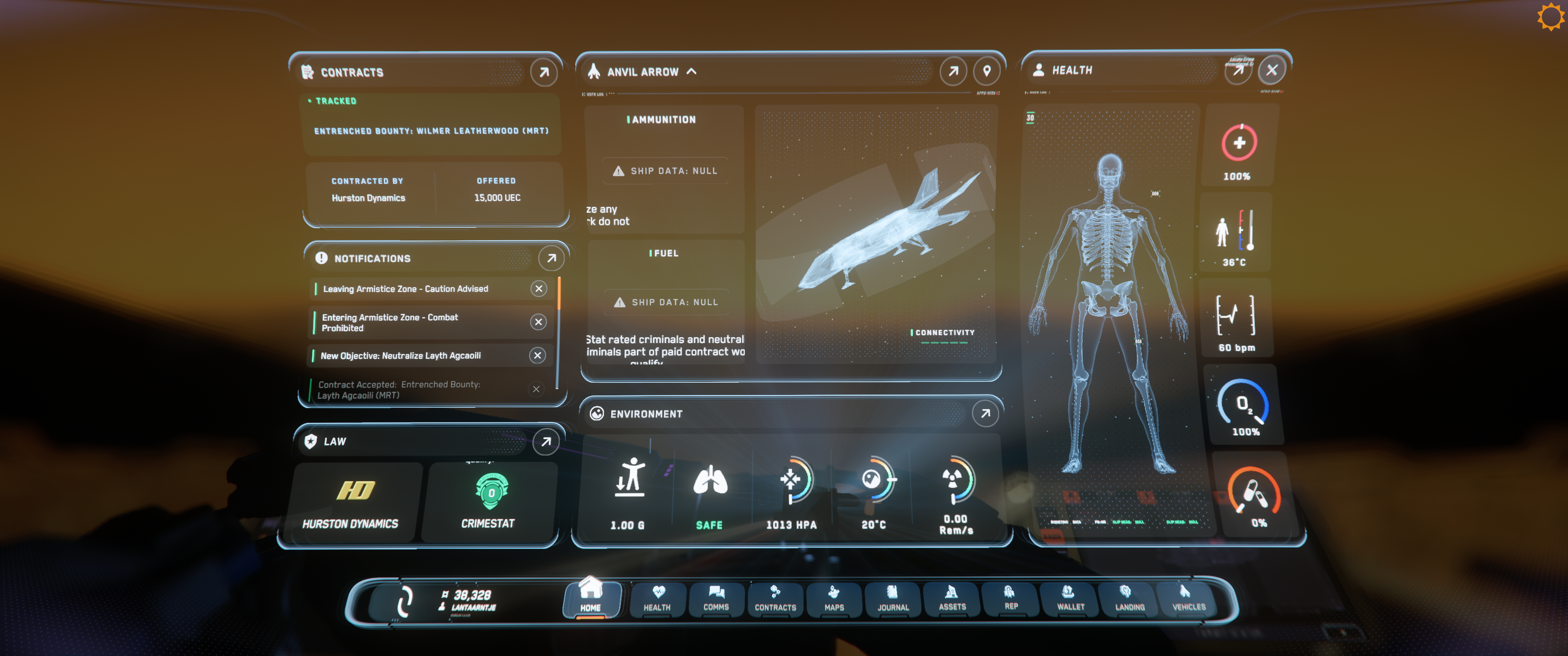Open the Vehicles tab
1568x656 pixels.
(1188, 599)
